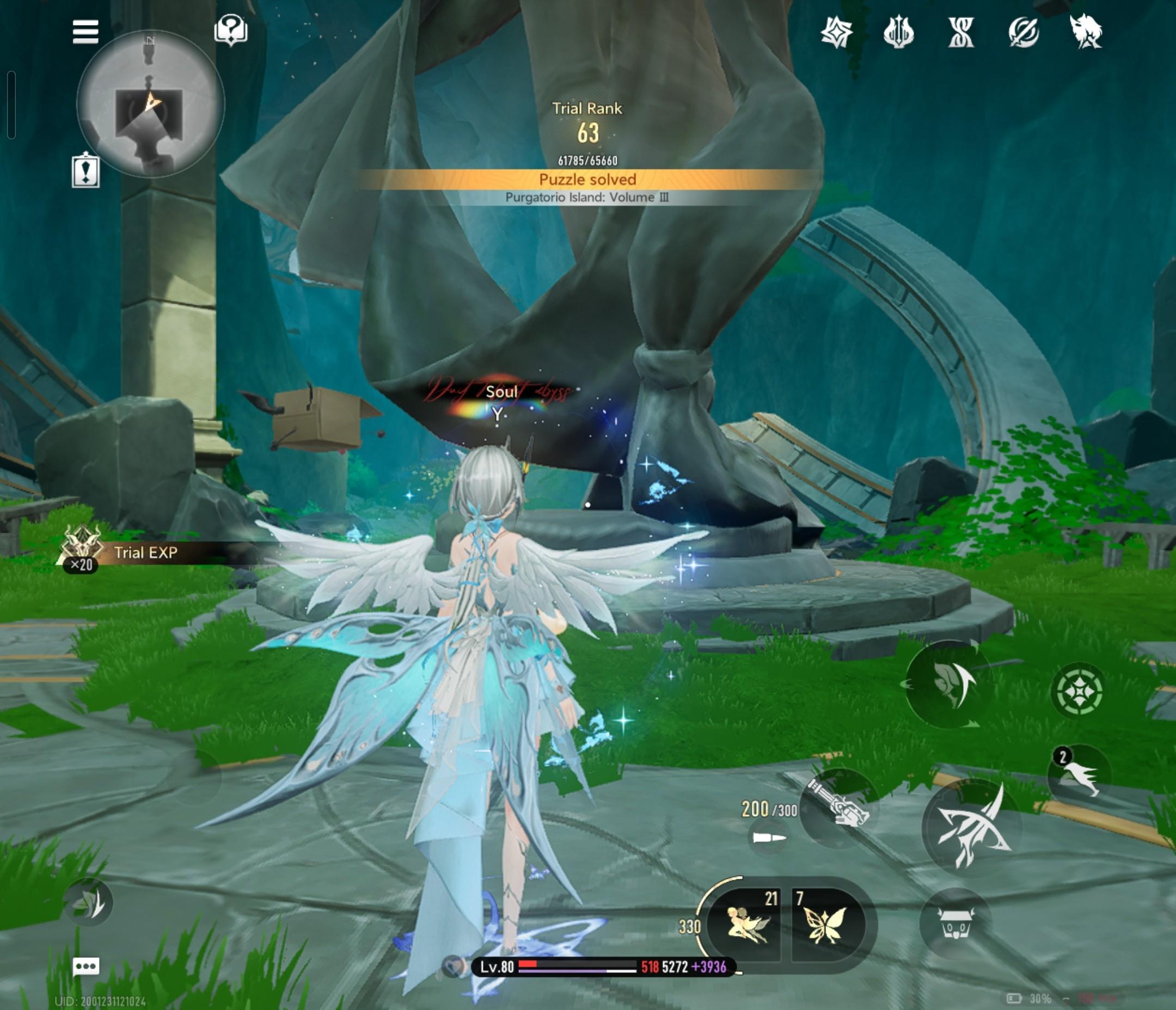This screenshot has height=1010, width=1176.
Task: Use the dodge dash skill
Action: [1079, 774]
